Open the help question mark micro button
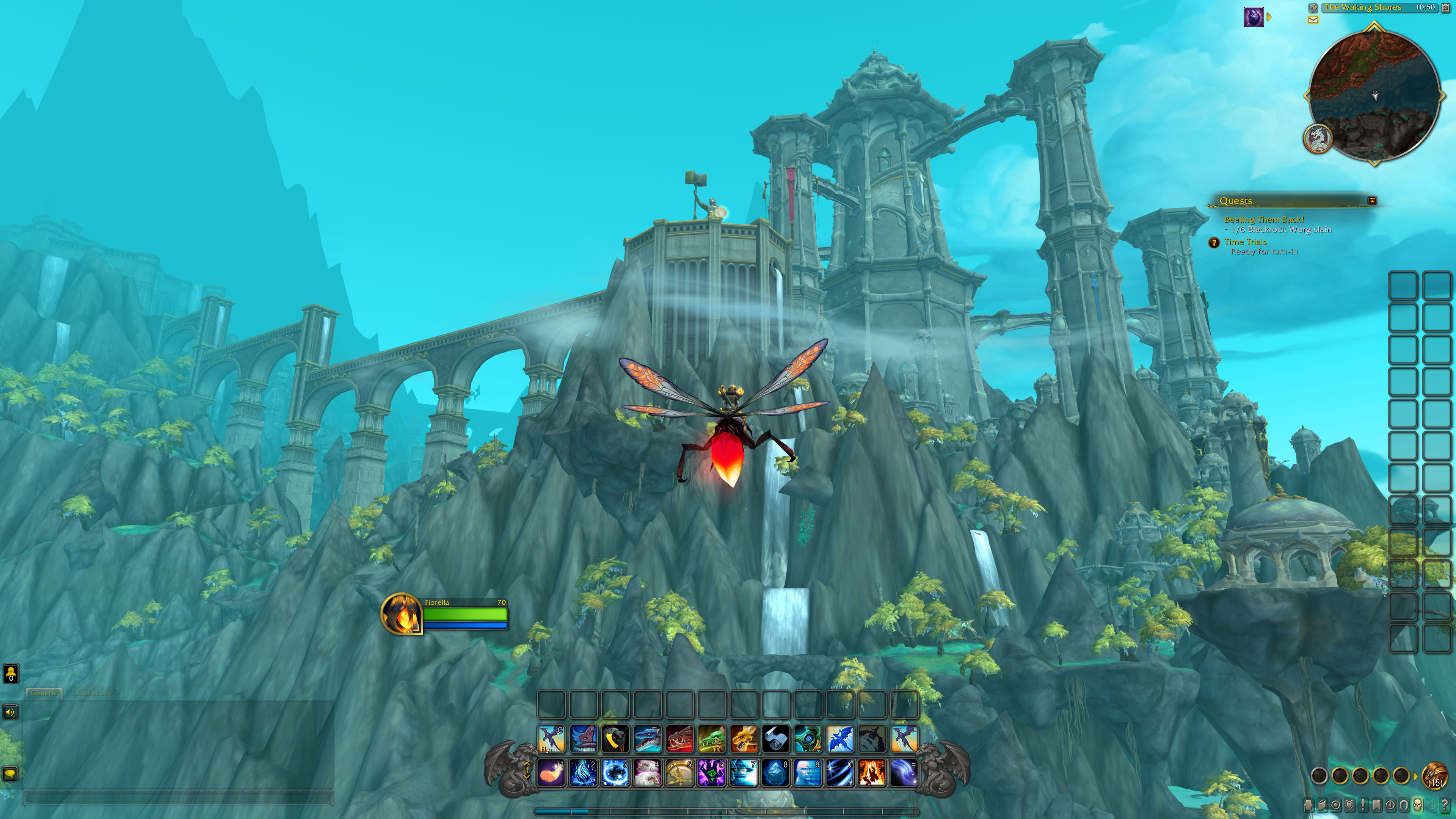Image resolution: width=1456 pixels, height=819 pixels. pyautogui.click(x=1445, y=804)
